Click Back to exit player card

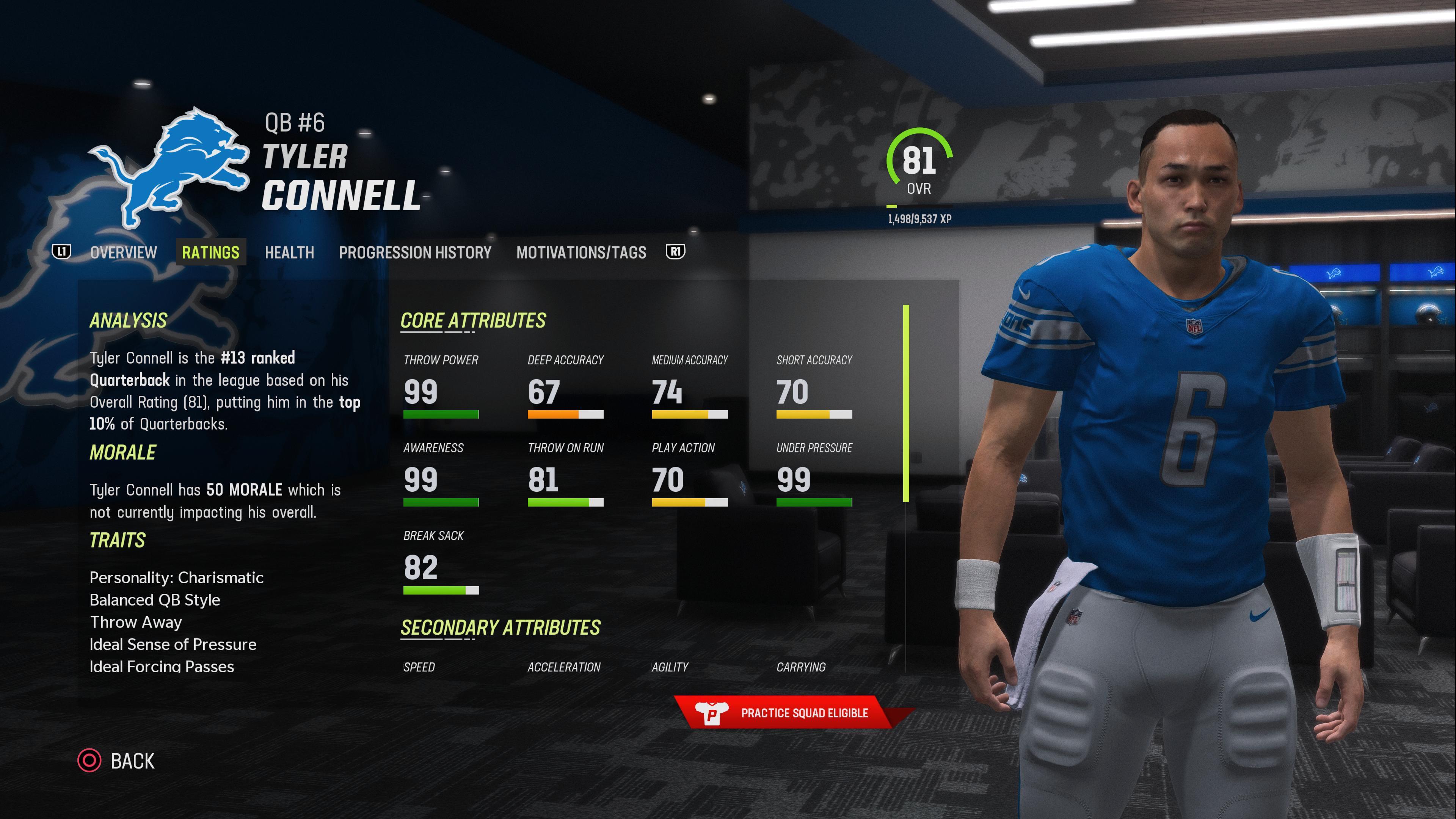pyautogui.click(x=133, y=761)
